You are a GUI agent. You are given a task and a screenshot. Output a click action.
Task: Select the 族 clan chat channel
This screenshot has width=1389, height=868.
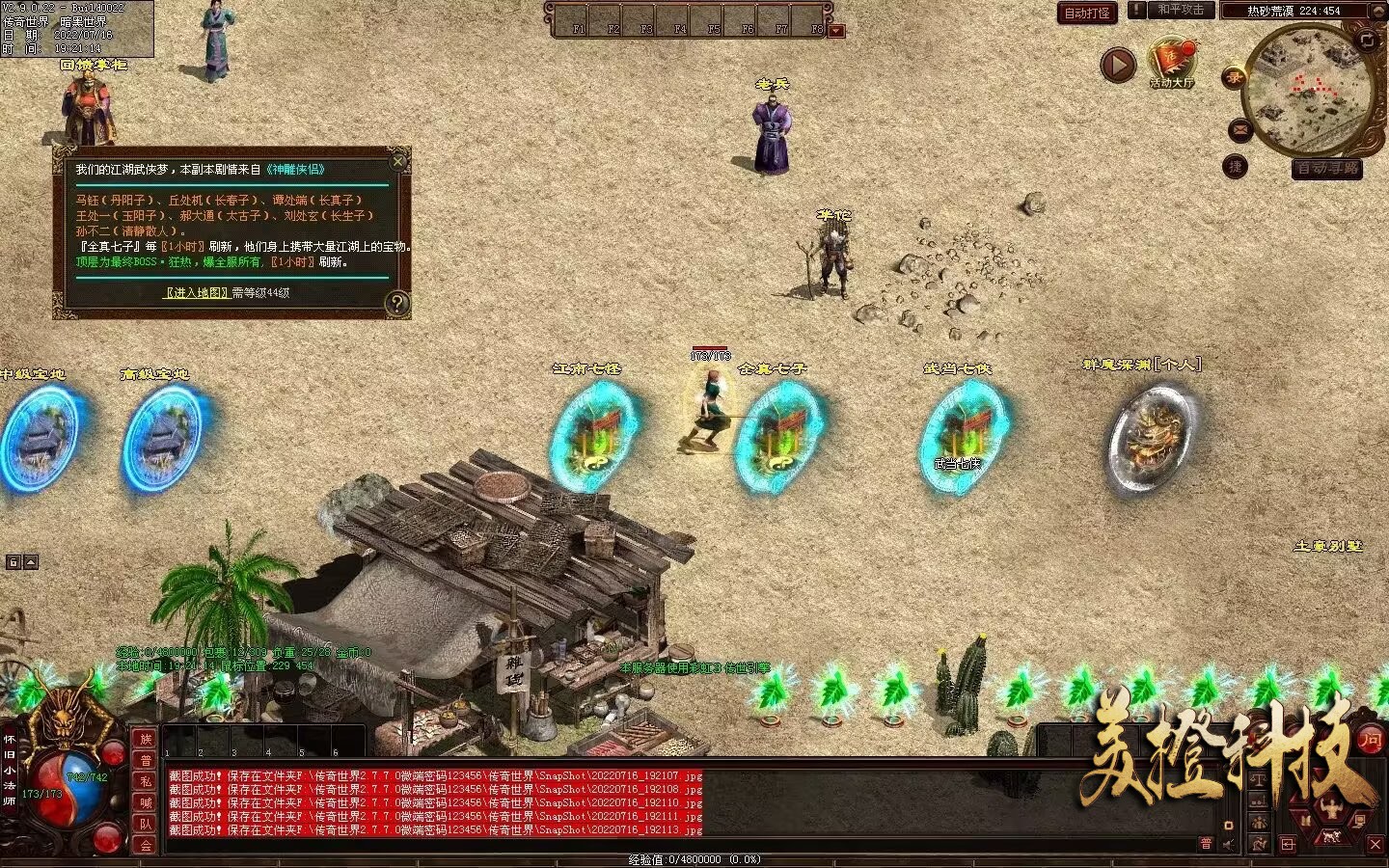pyautogui.click(x=146, y=739)
